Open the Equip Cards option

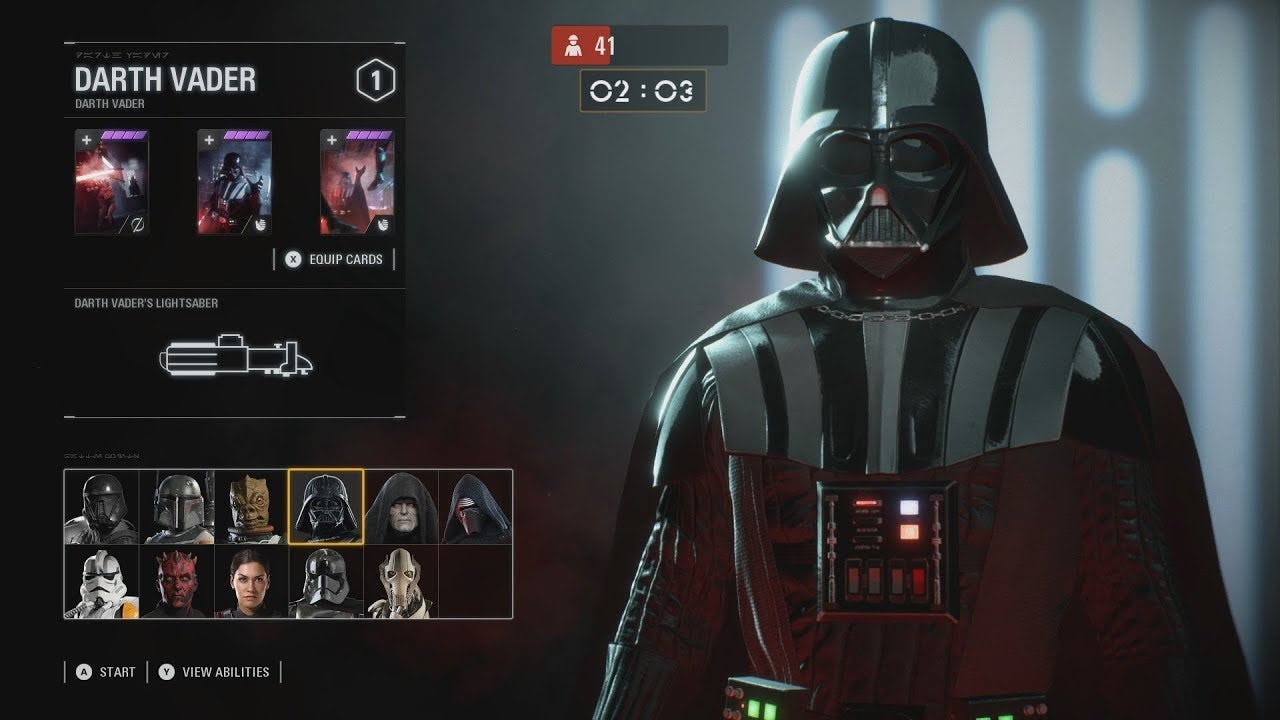(x=334, y=260)
